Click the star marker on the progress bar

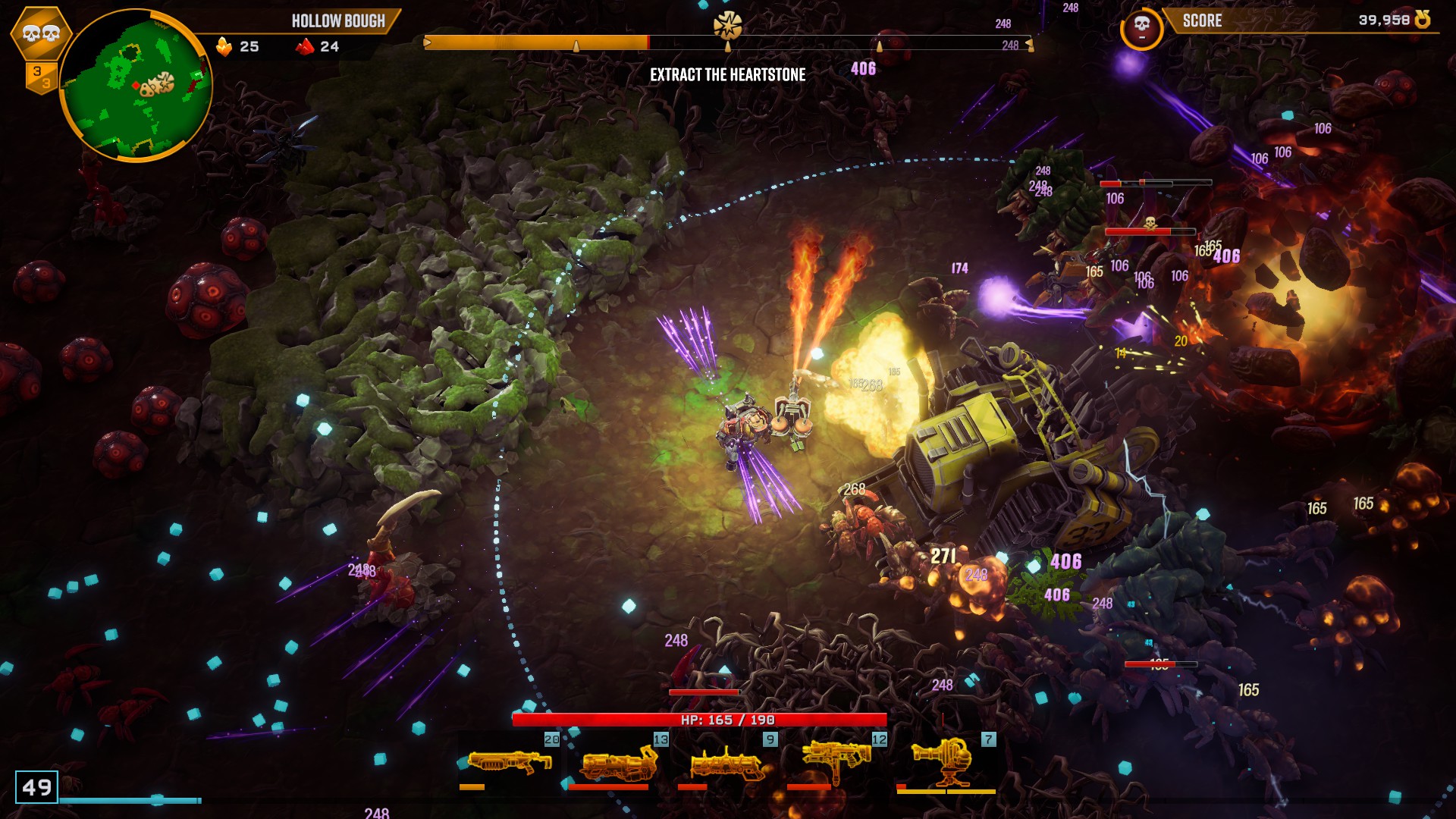point(727,26)
